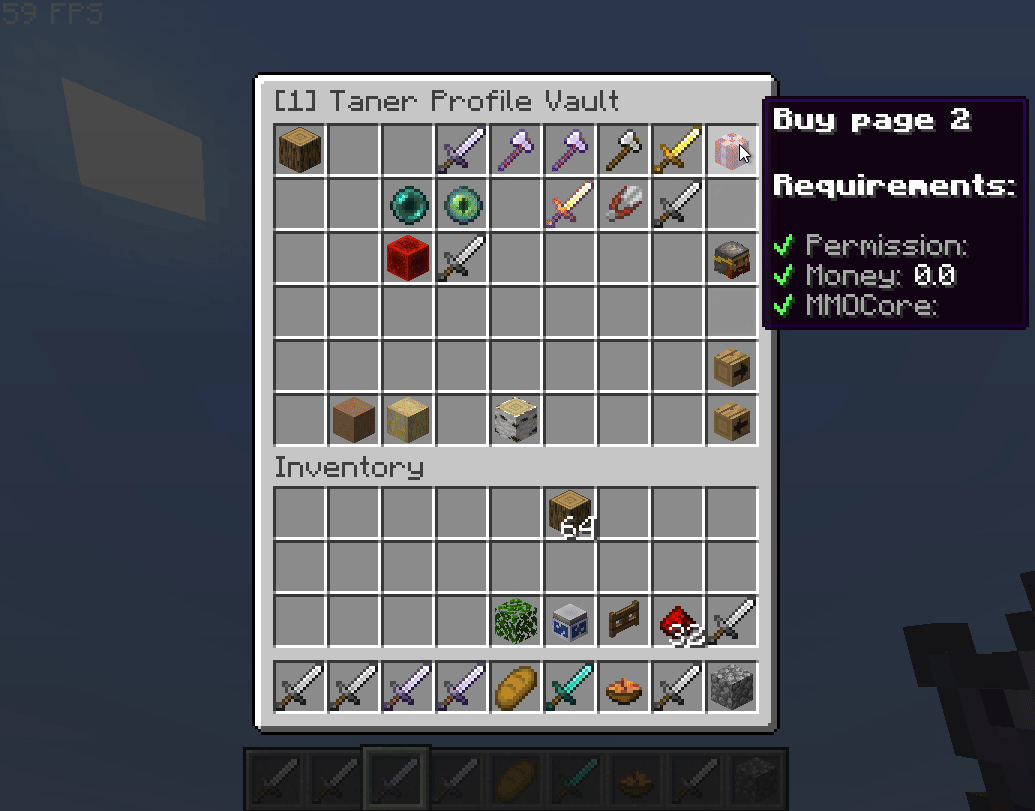Grab the birch log from the vault
Image resolution: width=1035 pixels, height=811 pixels.
click(x=515, y=421)
